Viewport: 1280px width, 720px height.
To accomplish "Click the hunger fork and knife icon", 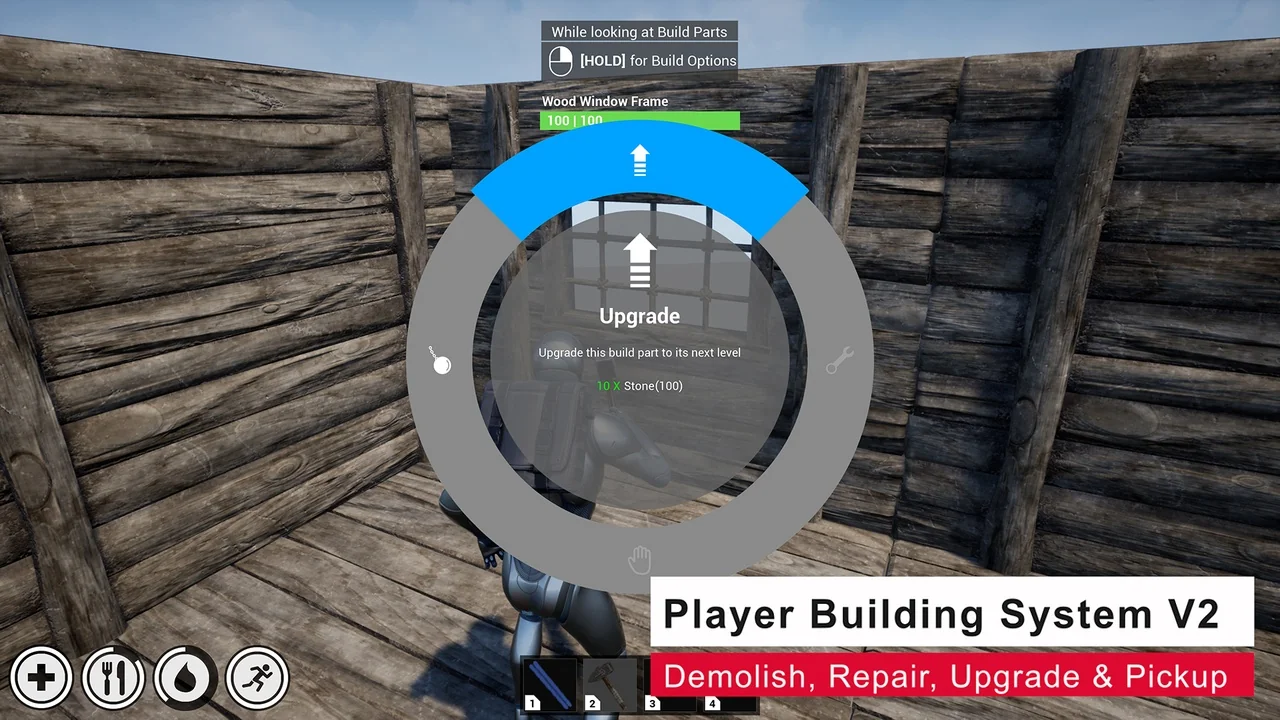I will coord(113,677).
